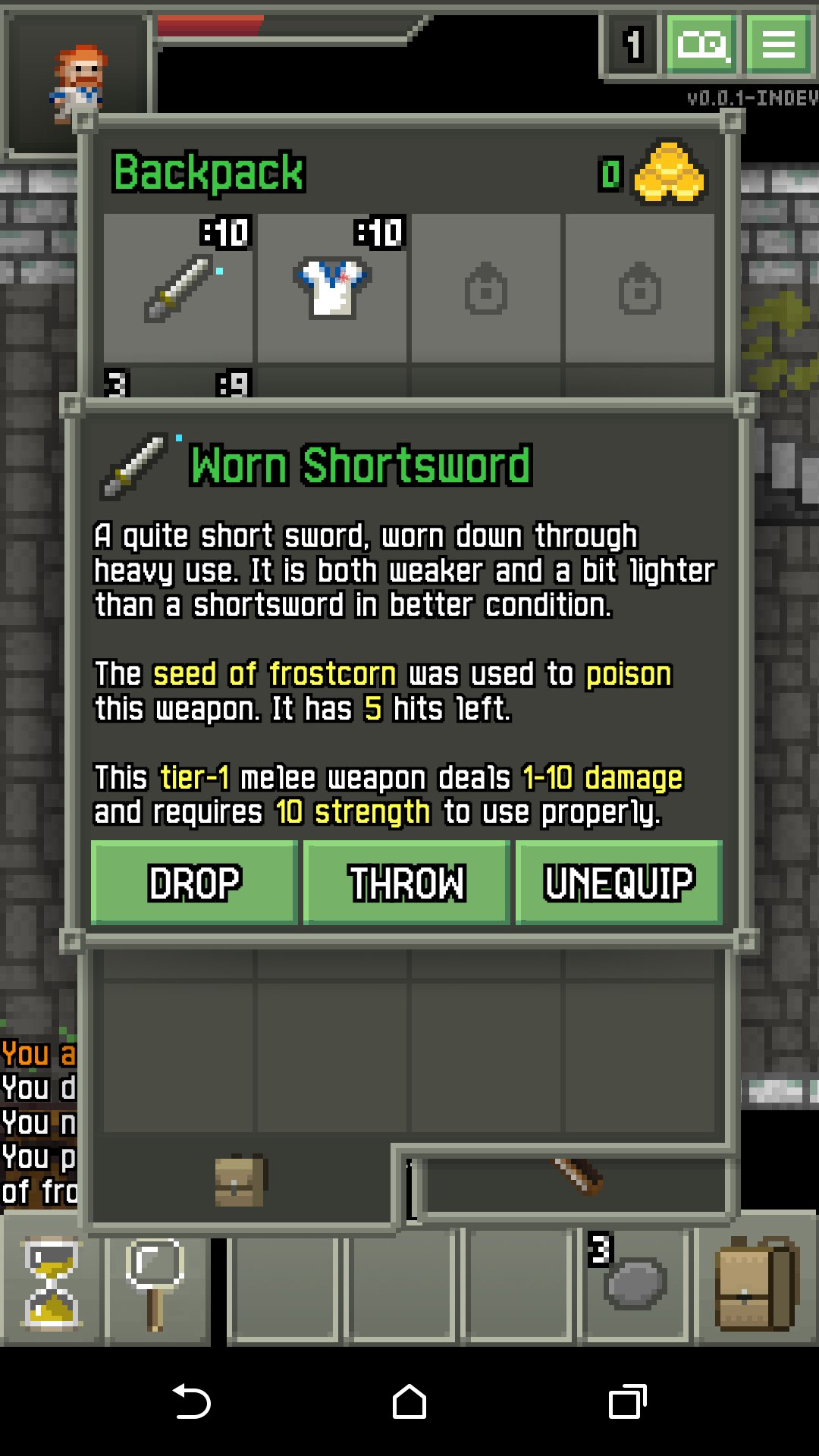Tap the hero portrait avatar
The image size is (819, 1456).
coord(77,82)
